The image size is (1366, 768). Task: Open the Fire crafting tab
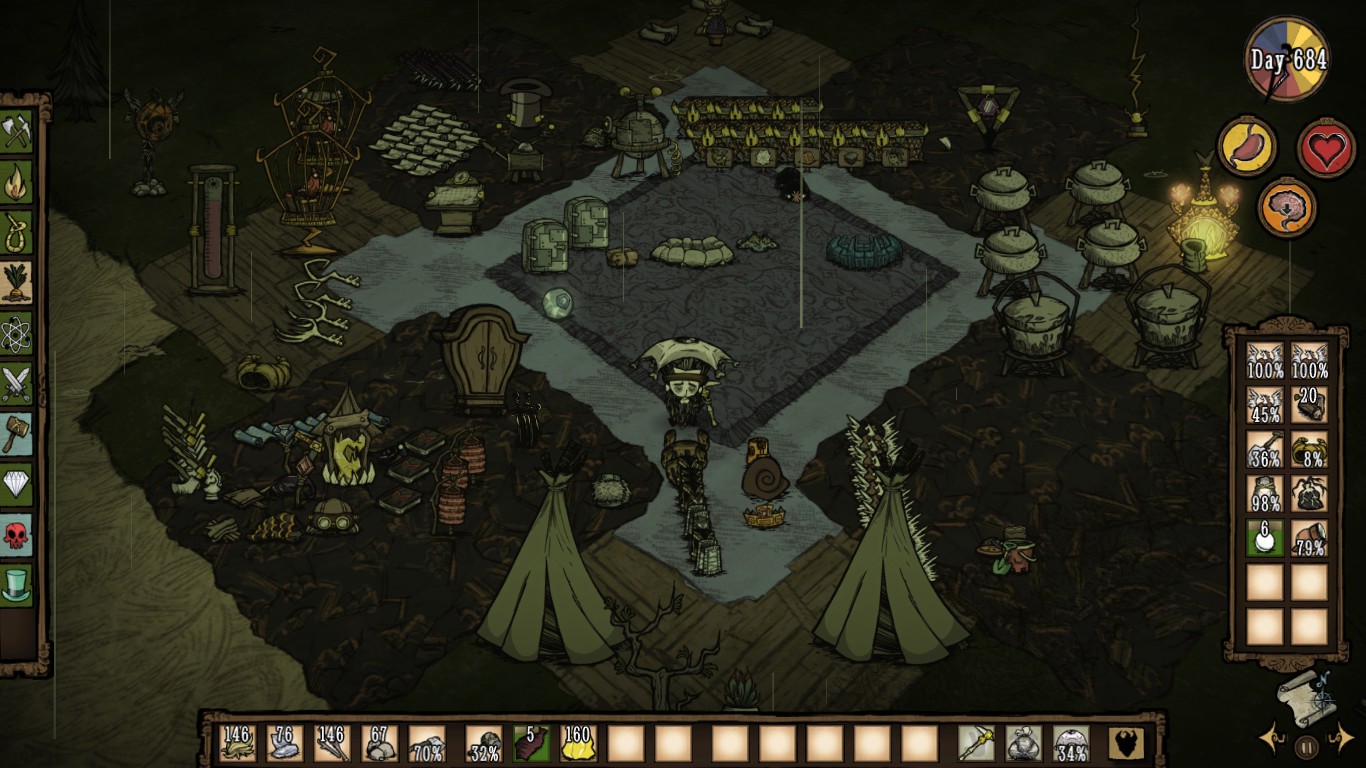pos(17,183)
